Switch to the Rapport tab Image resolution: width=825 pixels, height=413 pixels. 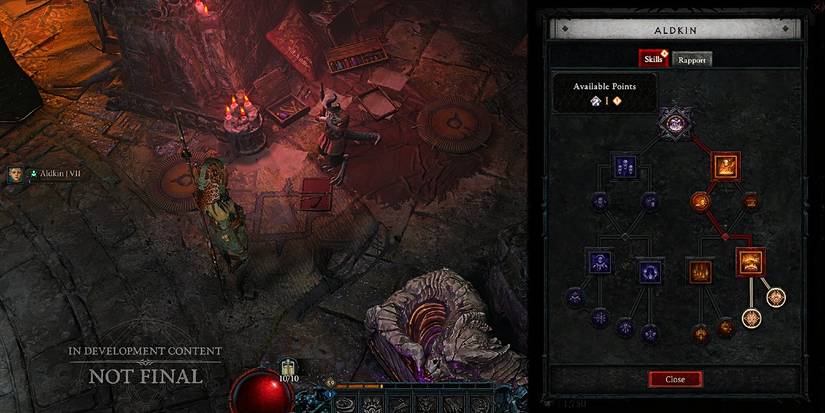point(691,59)
